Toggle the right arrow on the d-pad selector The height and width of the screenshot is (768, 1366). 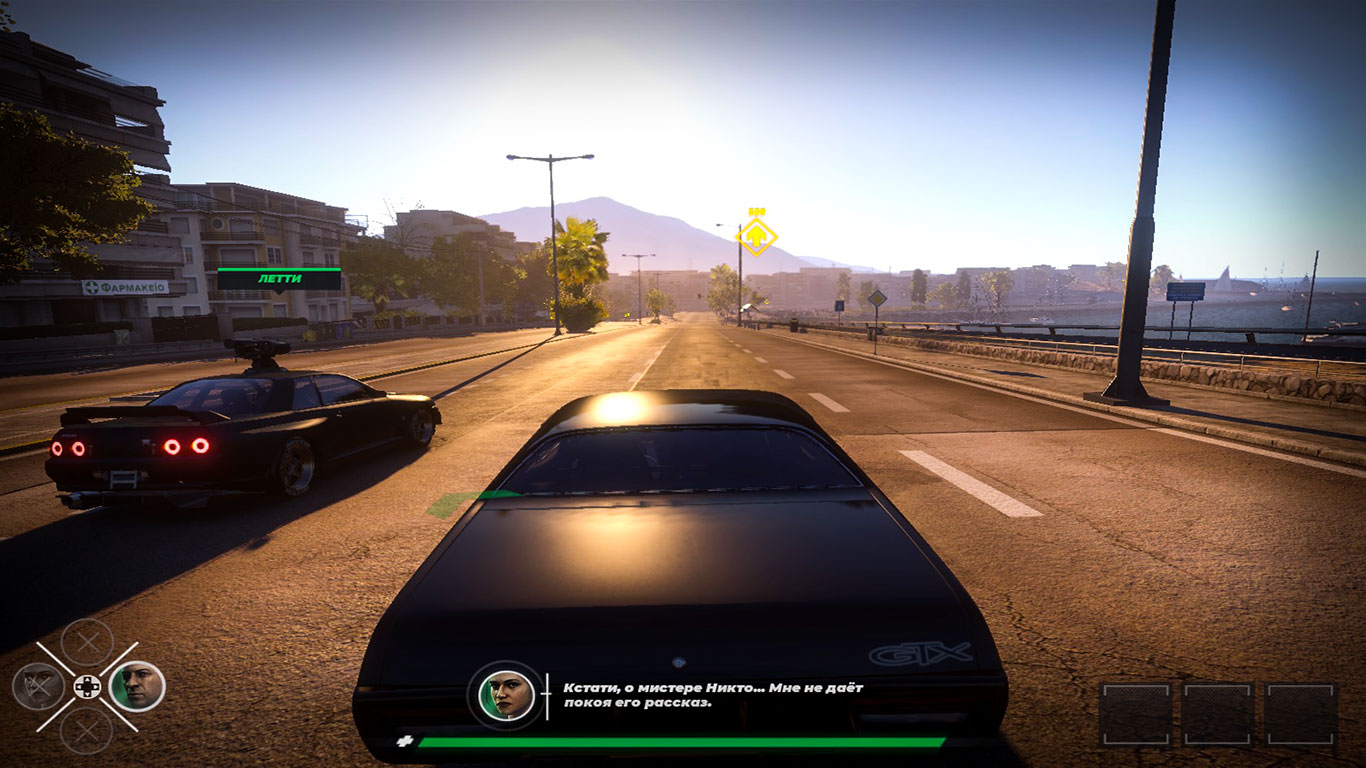tap(96, 686)
